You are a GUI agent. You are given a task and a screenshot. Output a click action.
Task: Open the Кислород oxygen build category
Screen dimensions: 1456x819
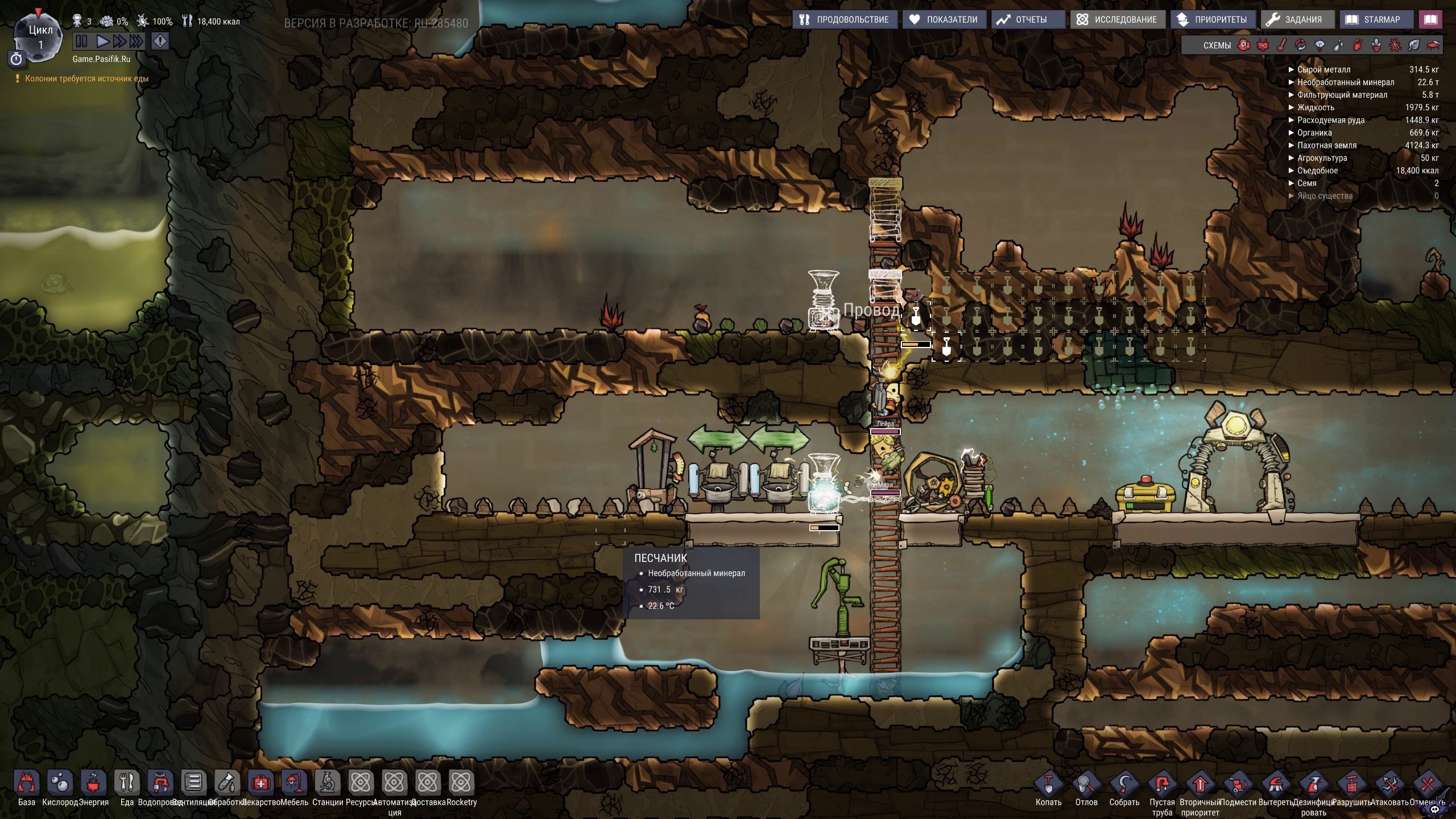(x=60, y=783)
